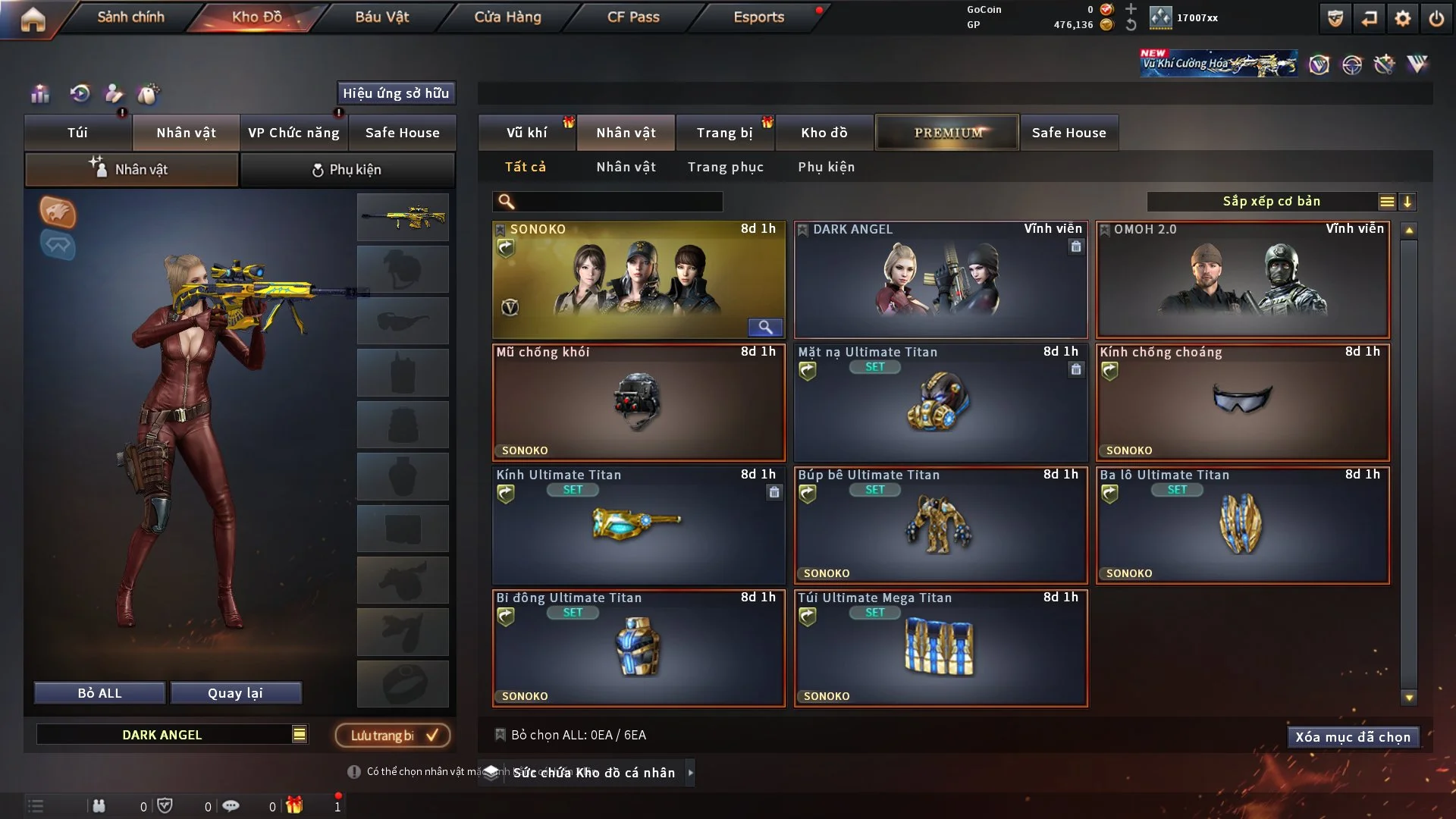1456x819 pixels.
Task: Open the Sắp xếp cơ bản sort dropdown
Action: (x=1271, y=201)
